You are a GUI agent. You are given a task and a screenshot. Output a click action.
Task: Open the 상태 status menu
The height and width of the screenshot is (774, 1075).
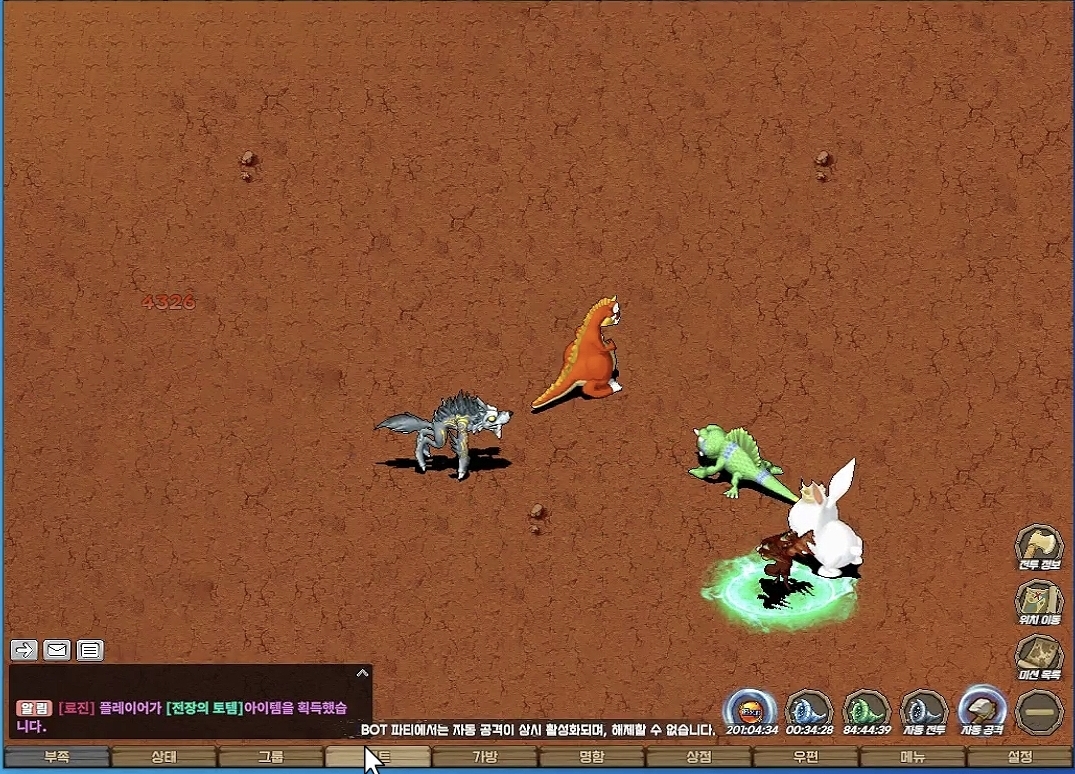click(164, 757)
